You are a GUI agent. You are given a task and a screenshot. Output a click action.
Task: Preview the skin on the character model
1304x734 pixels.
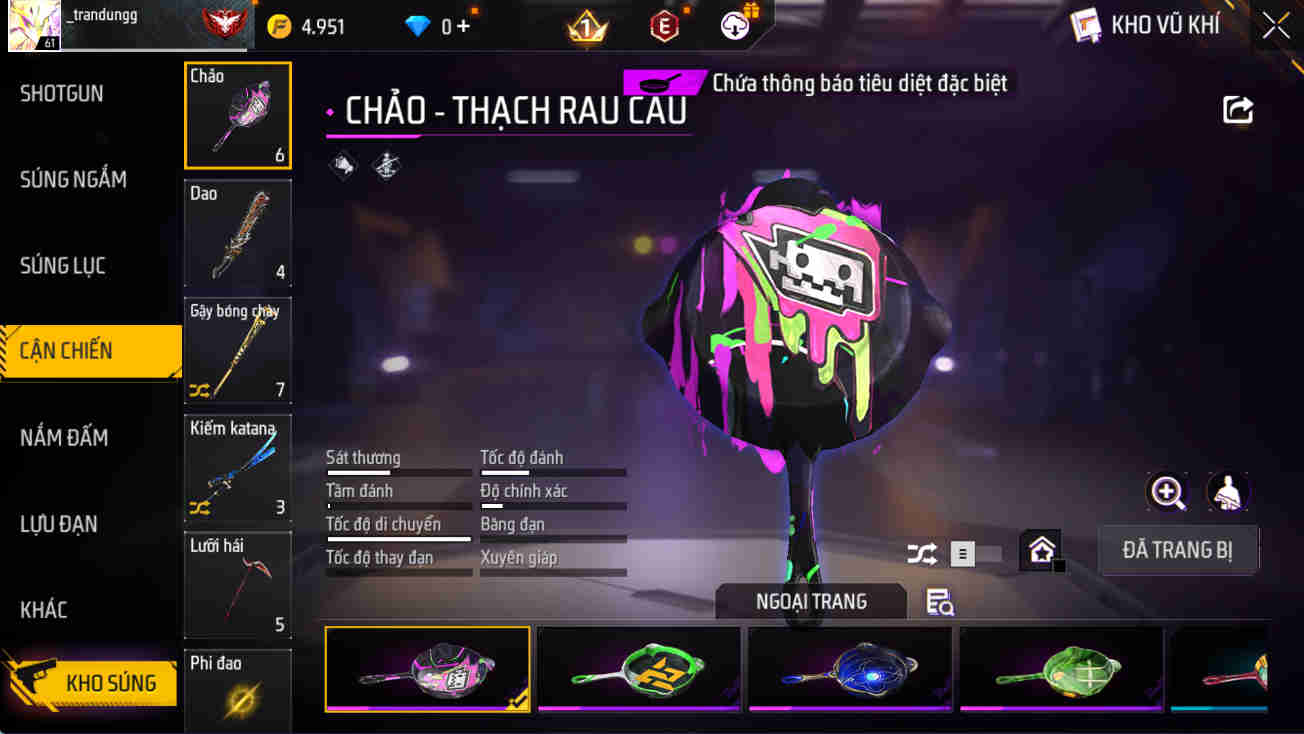point(1228,492)
